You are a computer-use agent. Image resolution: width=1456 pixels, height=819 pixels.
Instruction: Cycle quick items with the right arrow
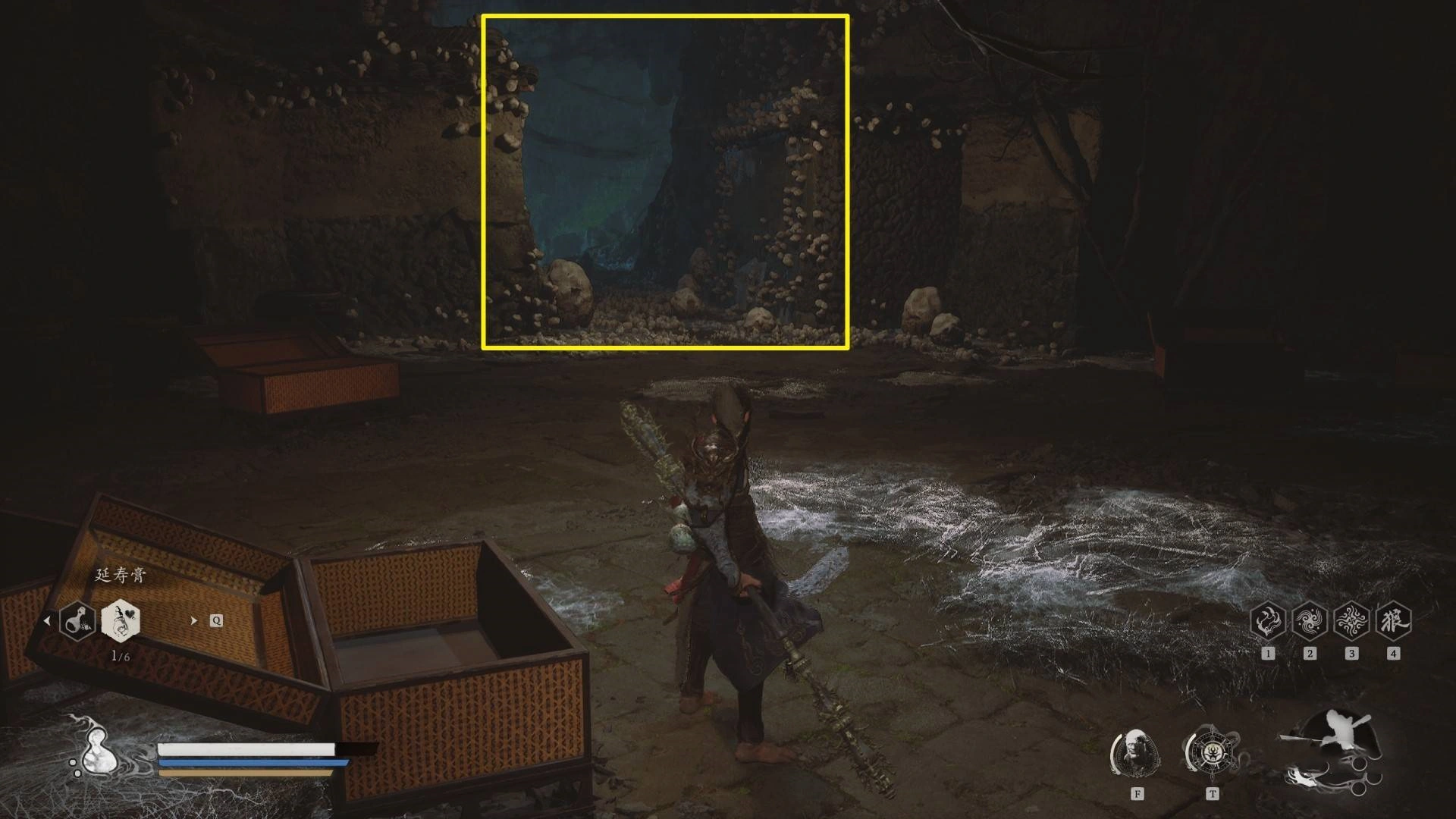193,620
